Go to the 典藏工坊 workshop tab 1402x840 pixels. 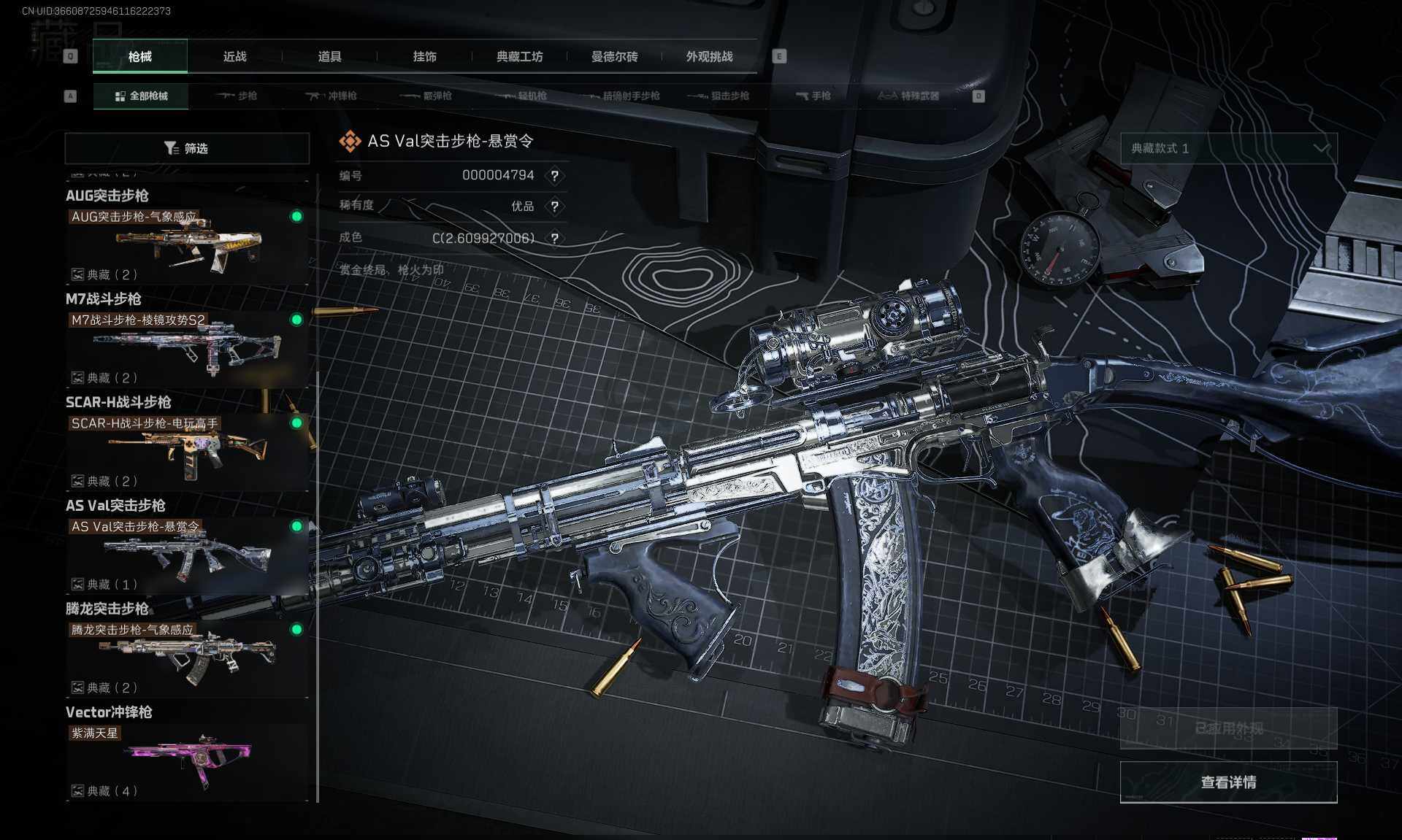coord(519,57)
